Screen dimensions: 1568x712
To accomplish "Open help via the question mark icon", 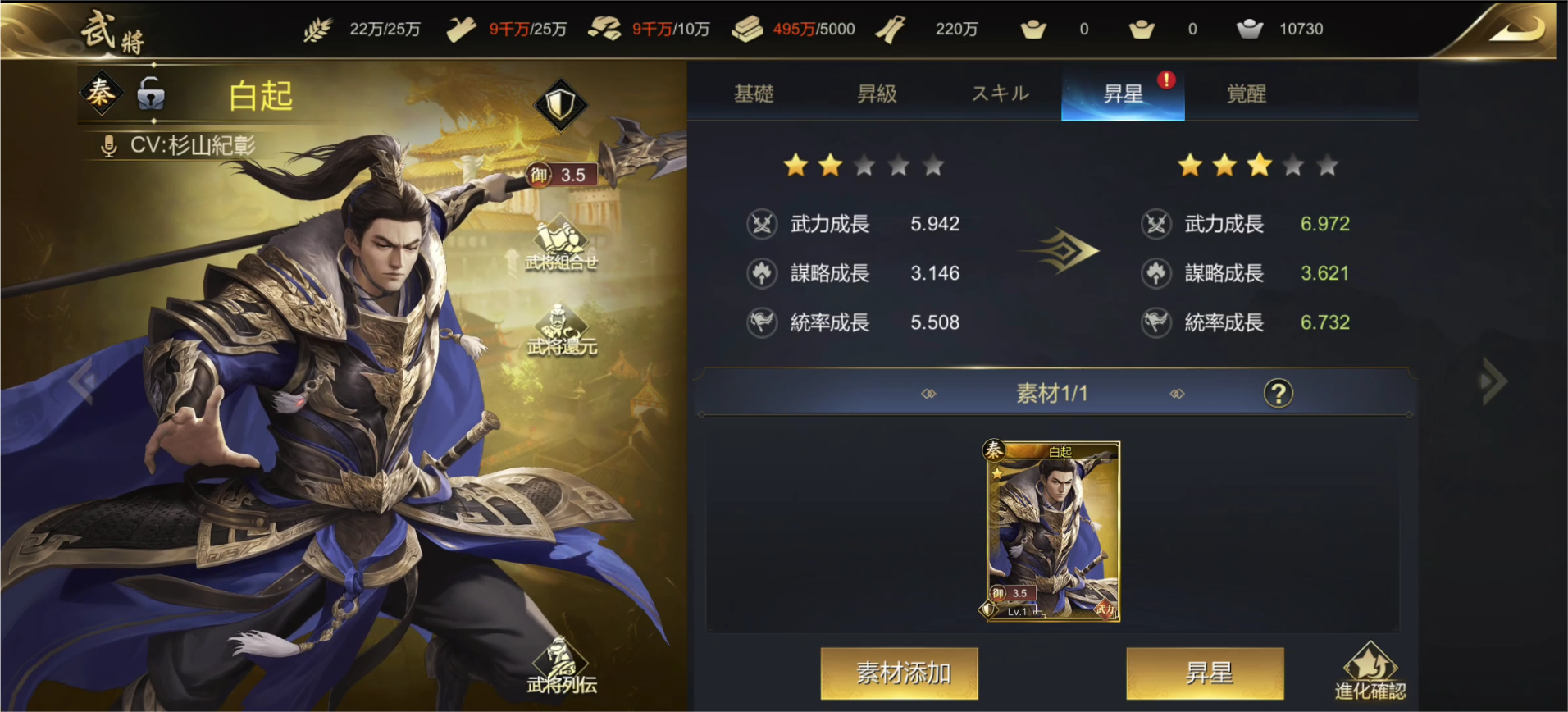I will click(1277, 393).
